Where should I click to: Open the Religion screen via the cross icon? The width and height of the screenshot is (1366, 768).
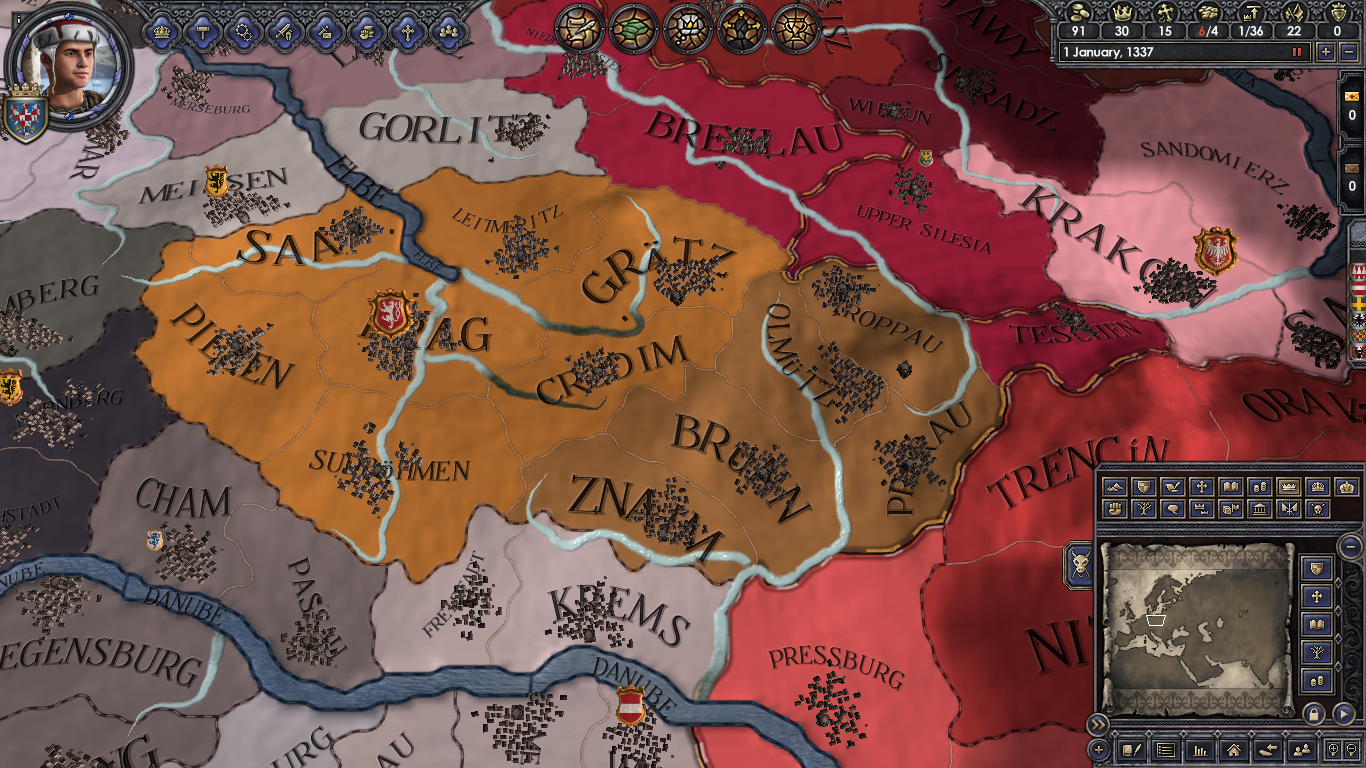[407, 32]
